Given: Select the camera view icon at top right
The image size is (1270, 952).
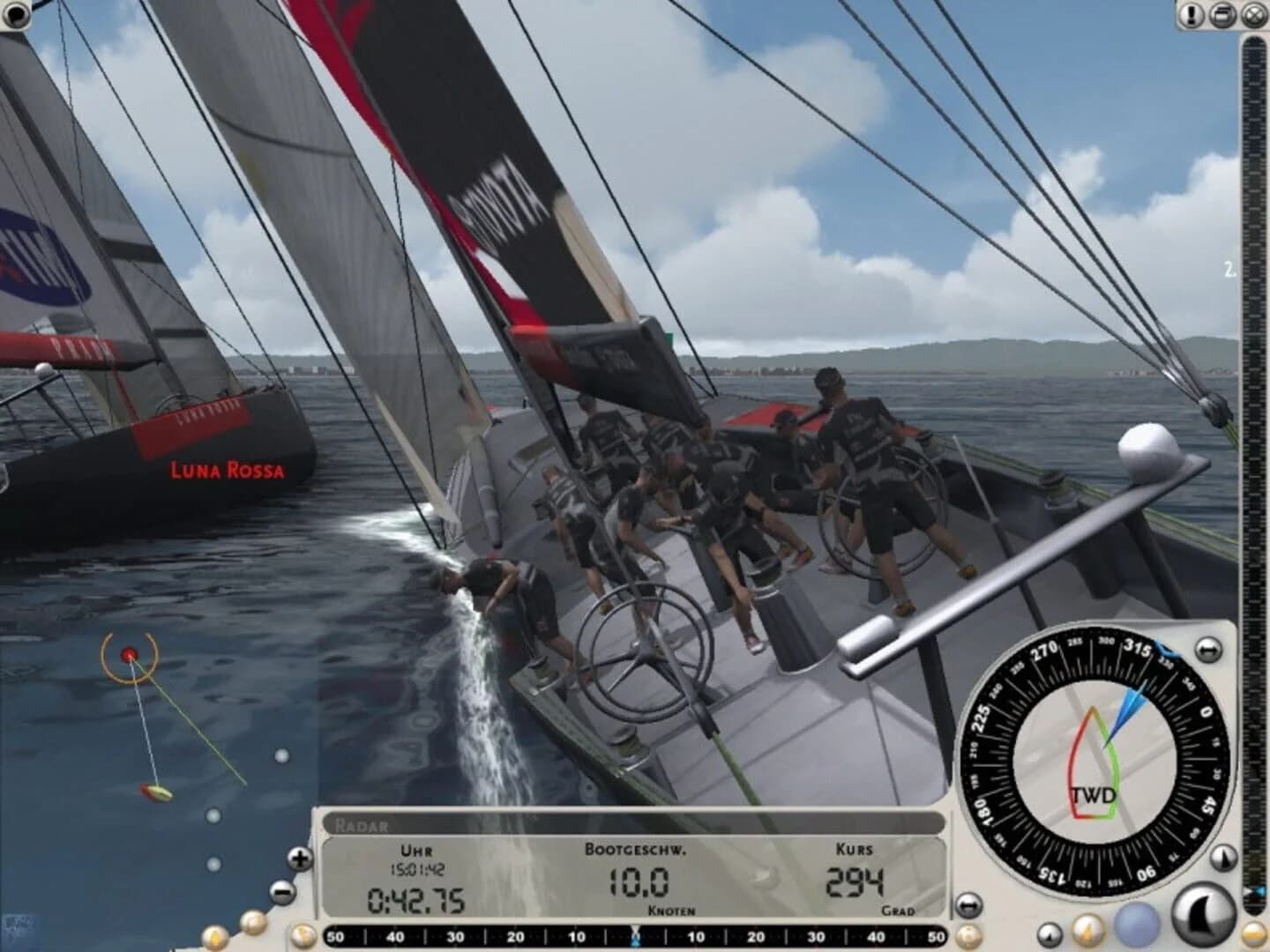Looking at the screenshot, I should click(1222, 13).
